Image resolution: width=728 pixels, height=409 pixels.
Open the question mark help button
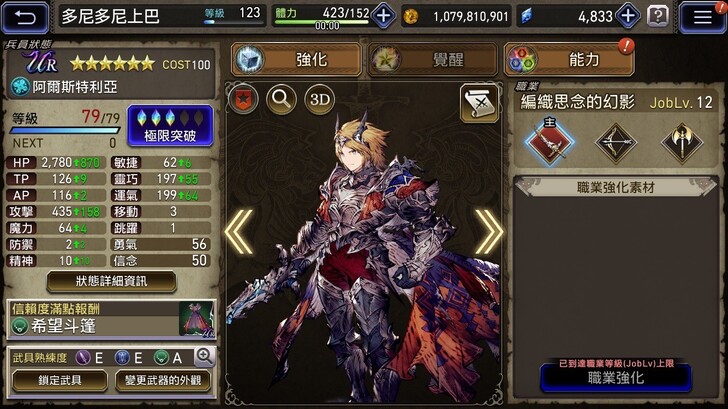pyautogui.click(x=658, y=16)
